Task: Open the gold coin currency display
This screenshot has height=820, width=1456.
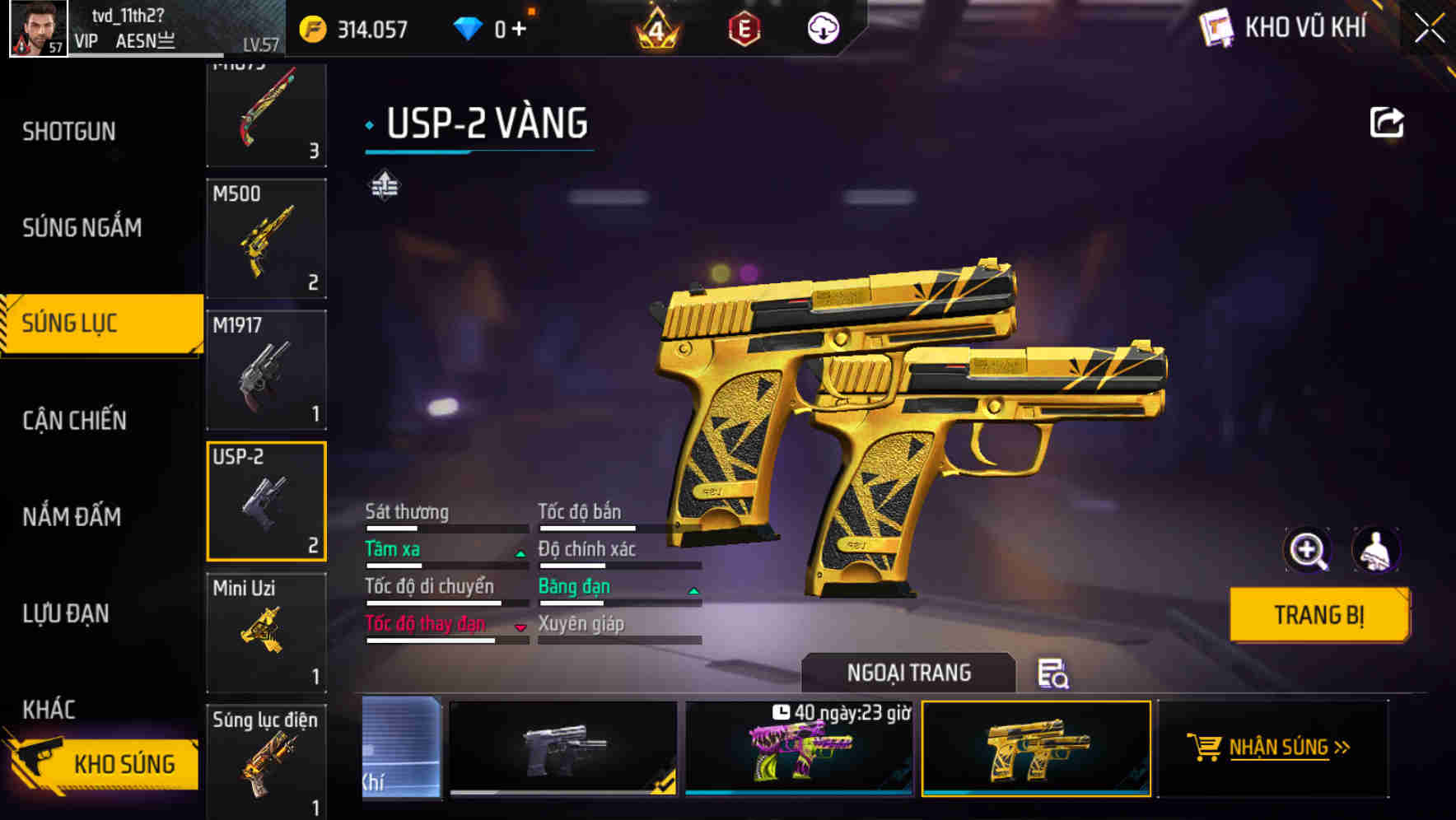Action: [x=354, y=27]
